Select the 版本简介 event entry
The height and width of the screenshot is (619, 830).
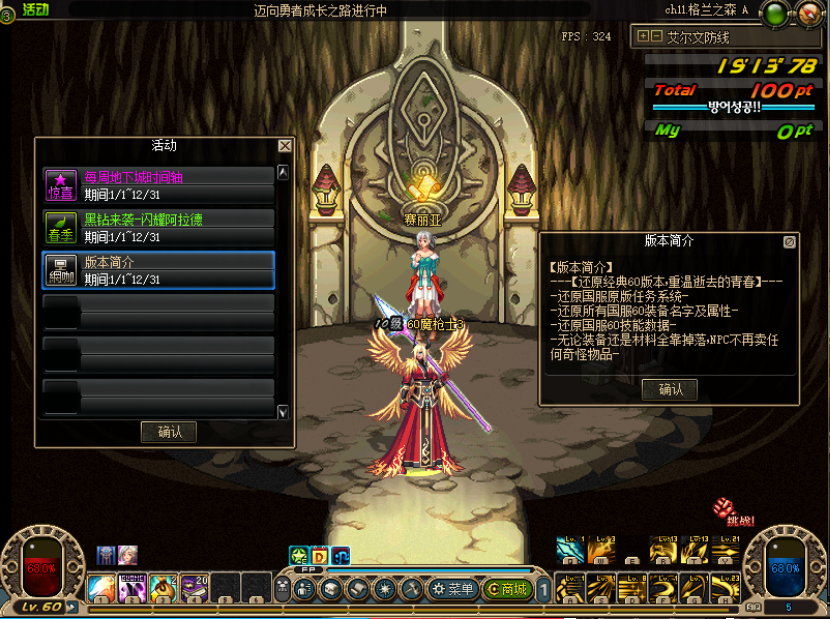tap(158, 270)
